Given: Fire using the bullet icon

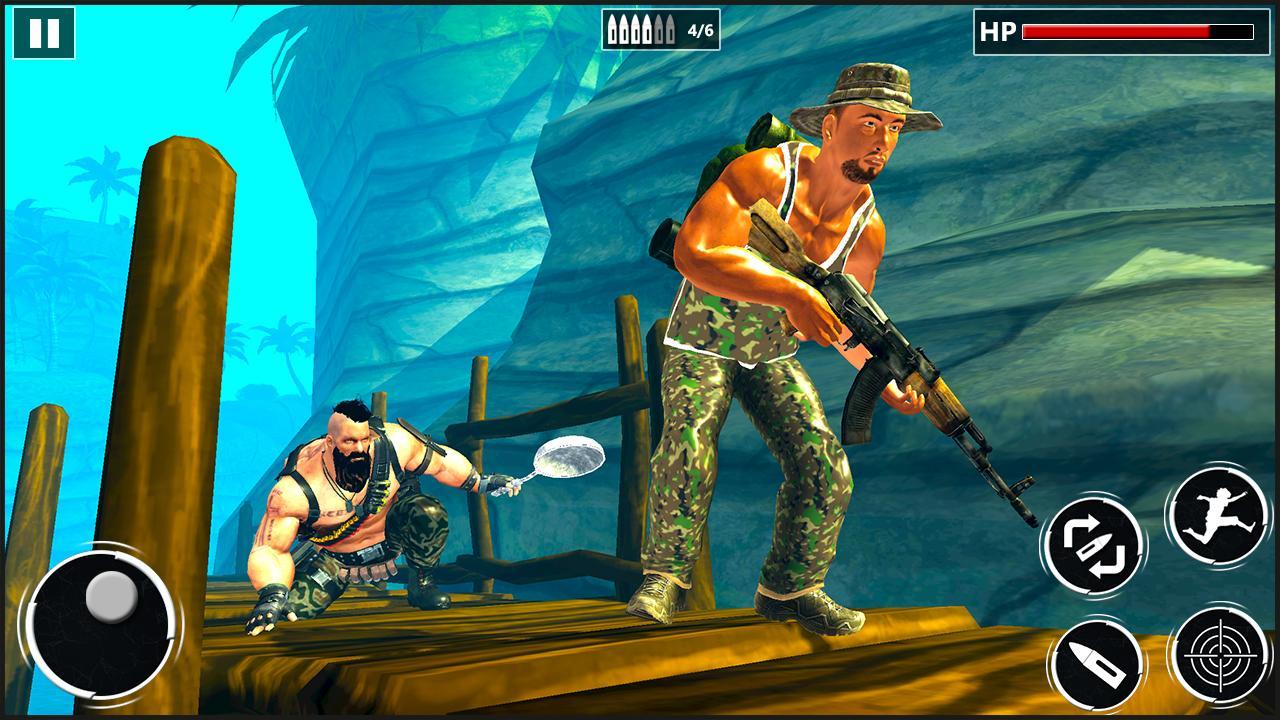Looking at the screenshot, I should click(1095, 662).
